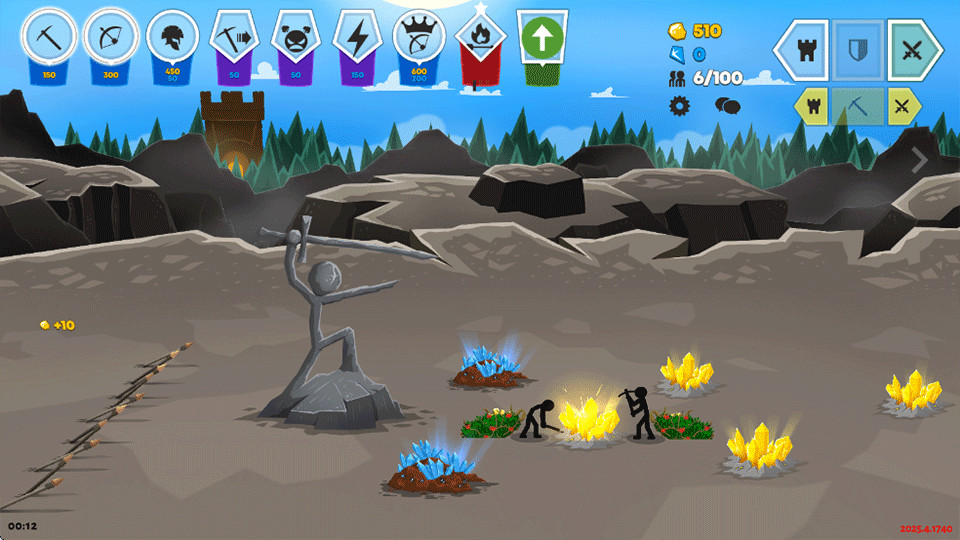Open the gear settings menu

[679, 106]
